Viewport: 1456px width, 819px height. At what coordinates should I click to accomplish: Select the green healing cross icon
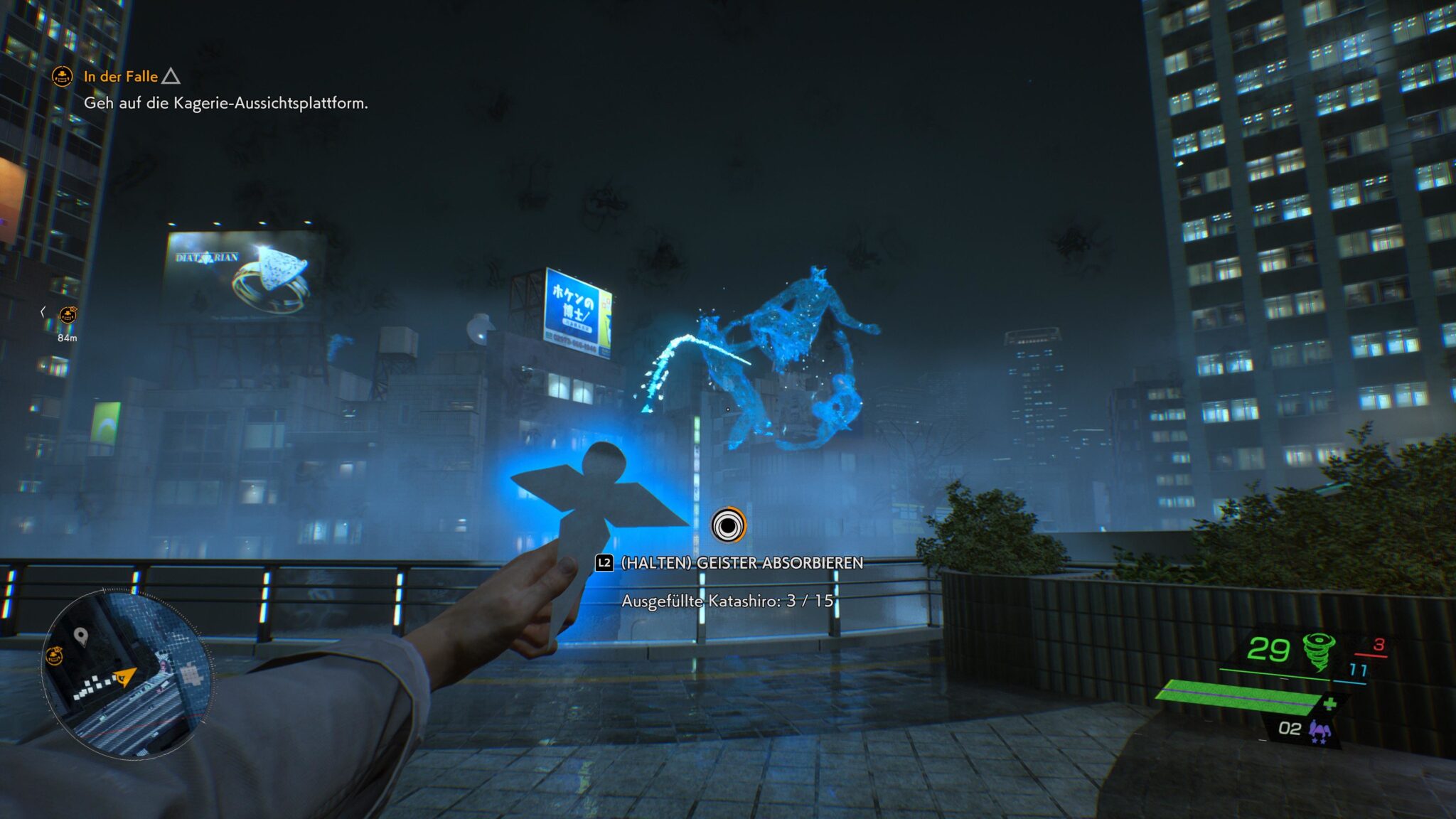point(1329,704)
